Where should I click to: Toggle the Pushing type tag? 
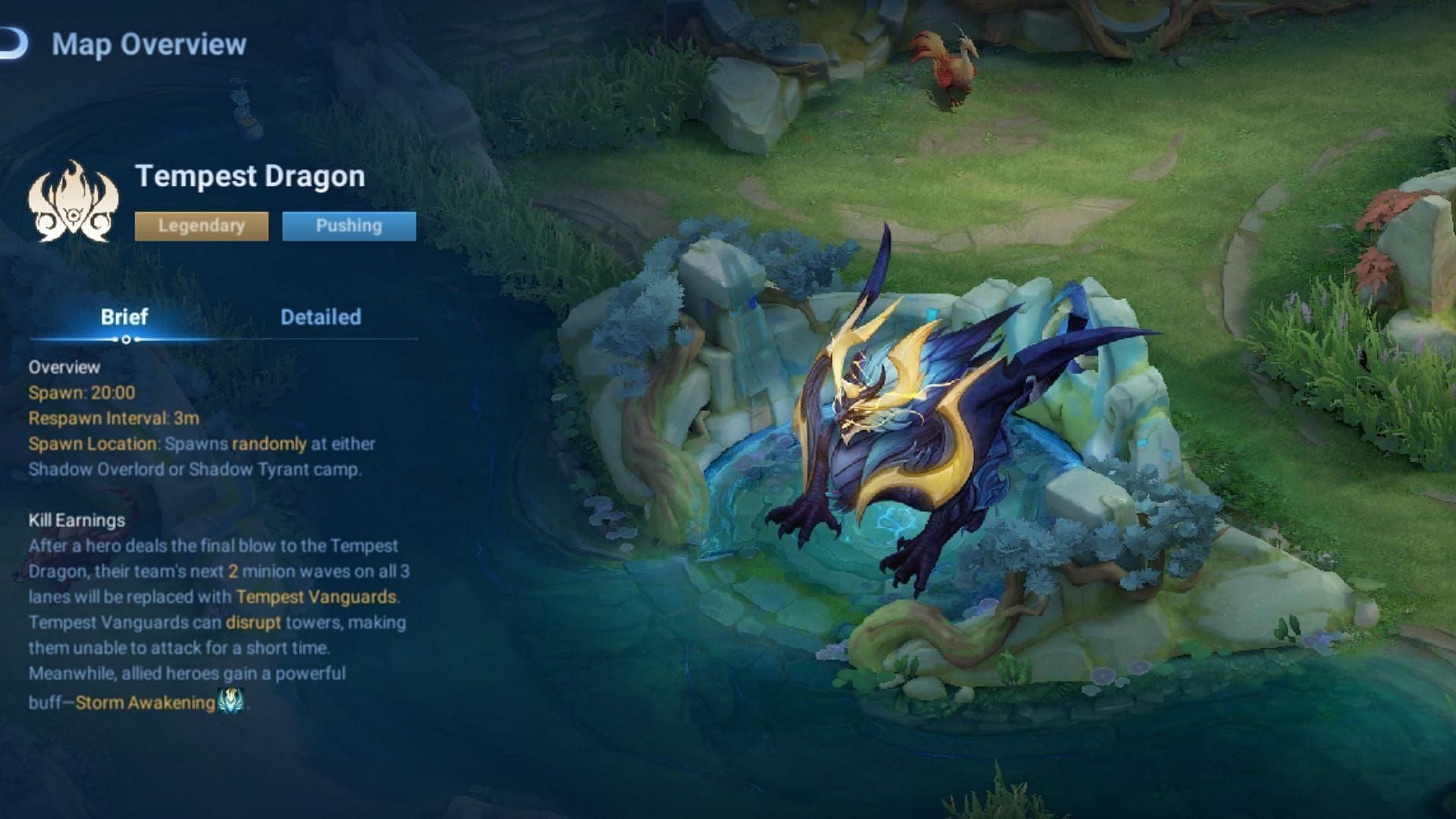[349, 225]
